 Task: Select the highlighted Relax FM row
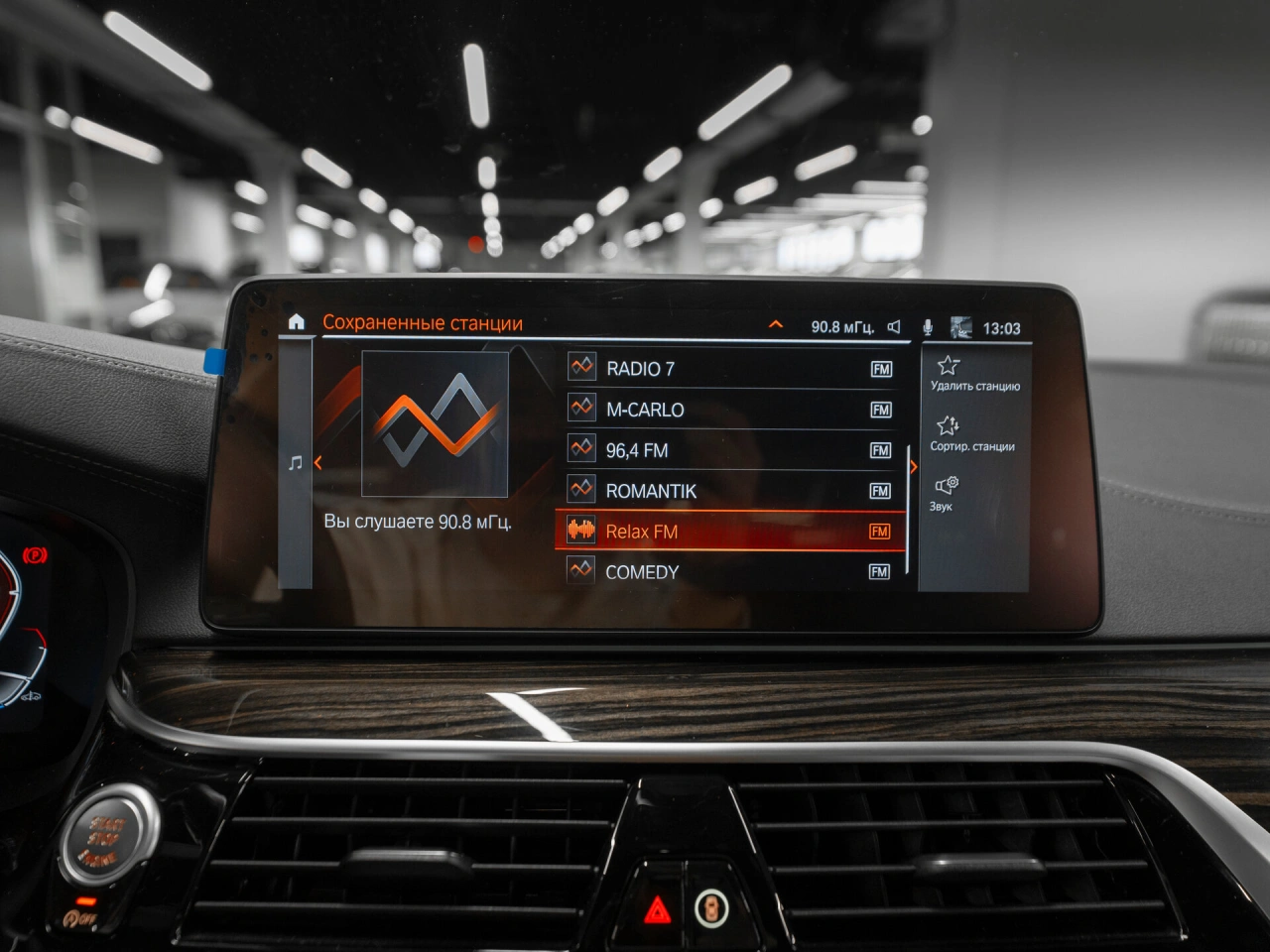[x=729, y=532]
